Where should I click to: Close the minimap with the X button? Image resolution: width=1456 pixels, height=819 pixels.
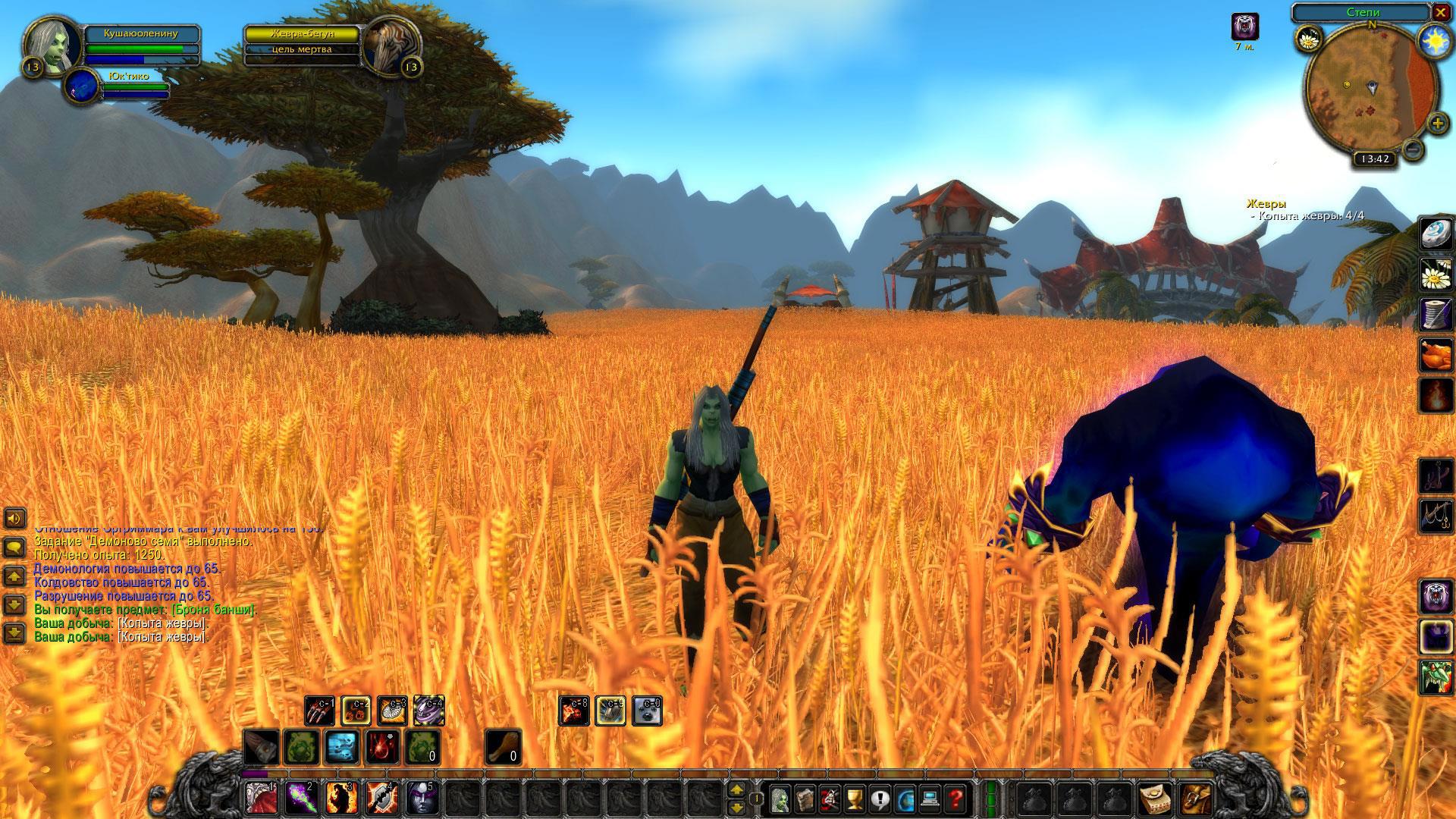pyautogui.click(x=1440, y=13)
